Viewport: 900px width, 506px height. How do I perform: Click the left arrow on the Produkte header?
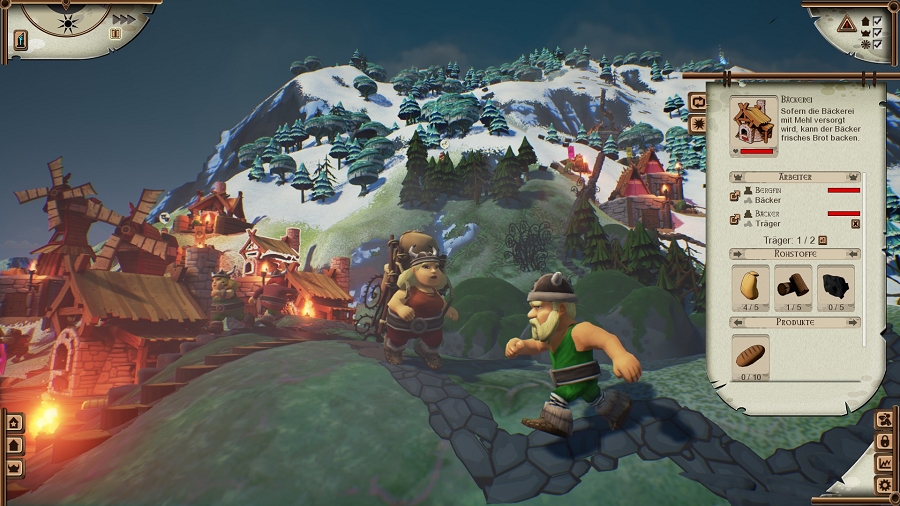[736, 322]
